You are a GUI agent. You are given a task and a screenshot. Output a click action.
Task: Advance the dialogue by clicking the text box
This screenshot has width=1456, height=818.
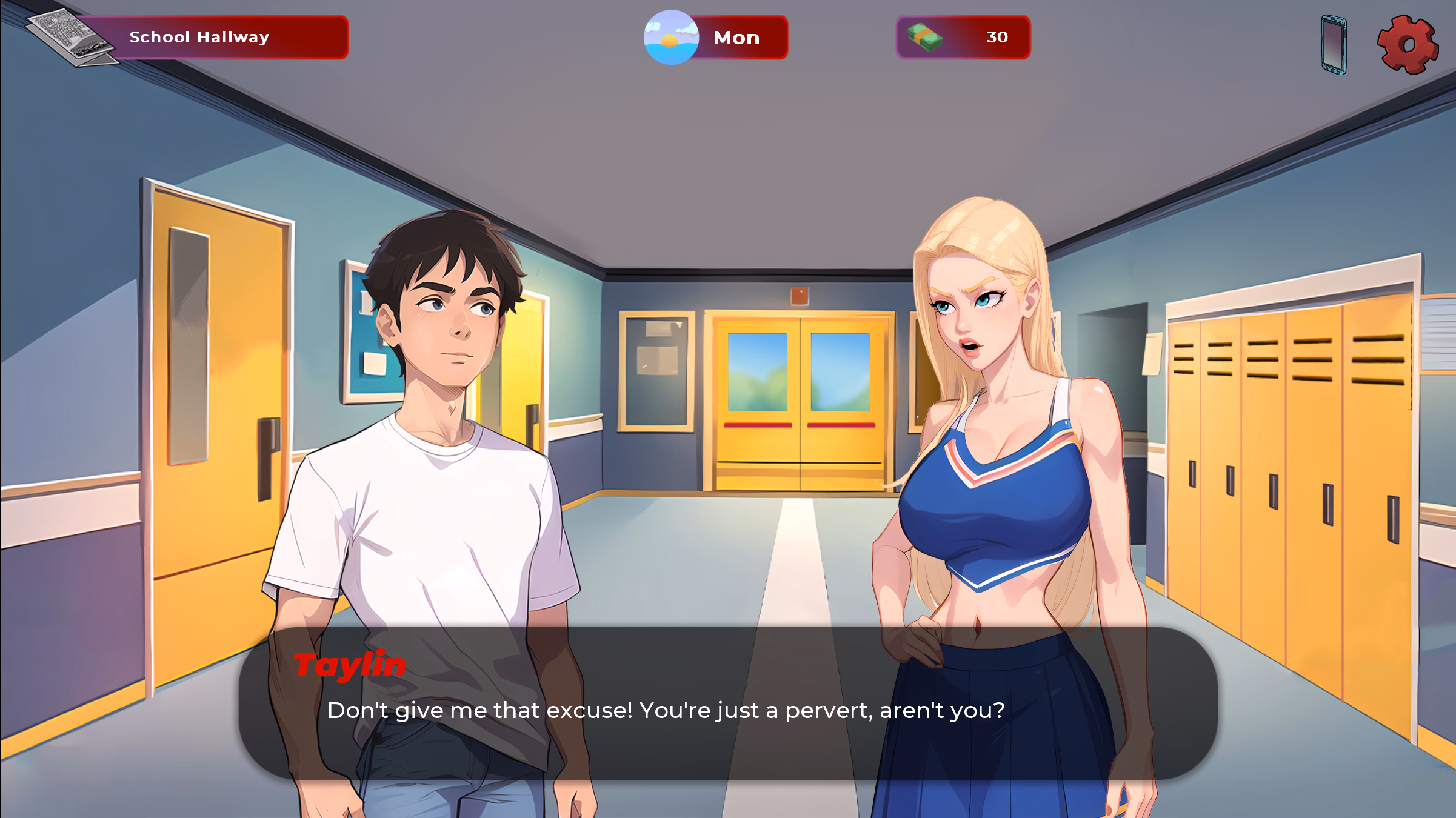click(727, 709)
